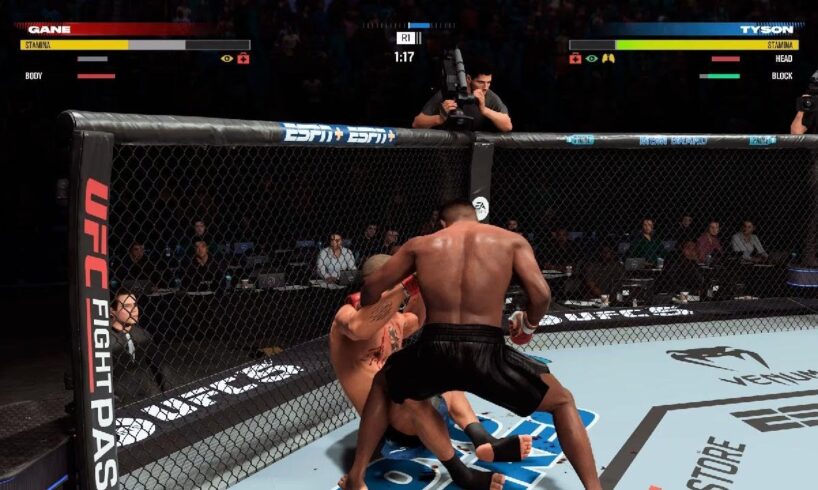Click Tyson's yellow lungs status icon
Screen dimensions: 818x490
pos(608,59)
